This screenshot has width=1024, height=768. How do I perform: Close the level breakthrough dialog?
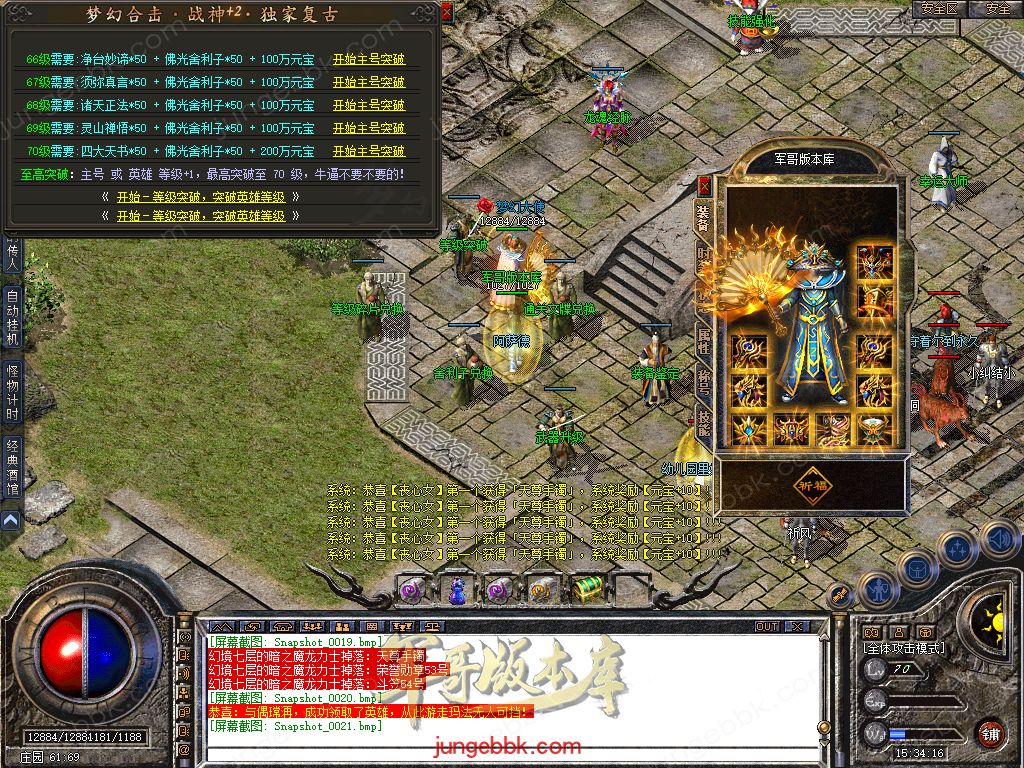[446, 12]
